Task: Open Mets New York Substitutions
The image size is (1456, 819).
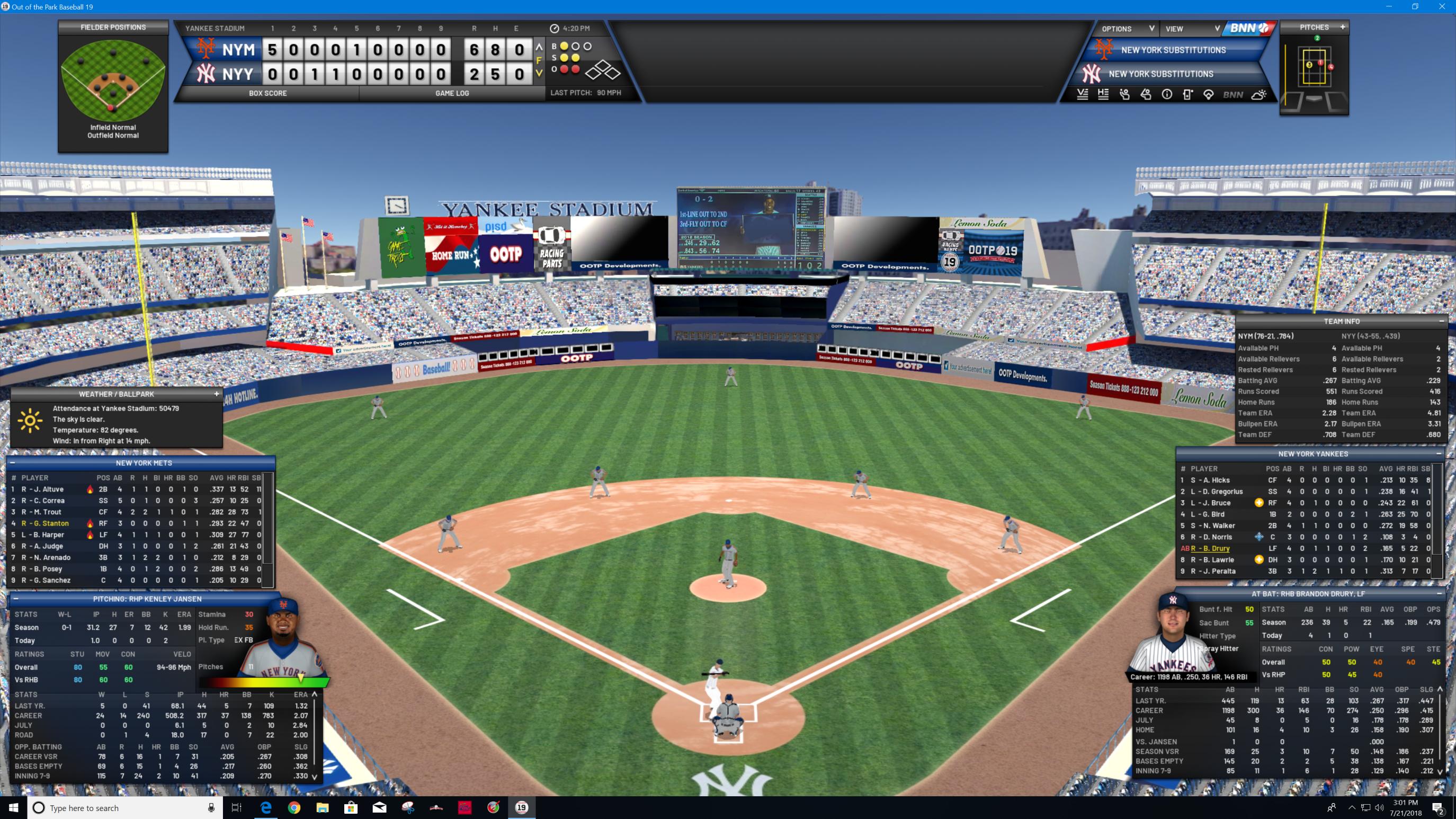Action: point(1173,50)
